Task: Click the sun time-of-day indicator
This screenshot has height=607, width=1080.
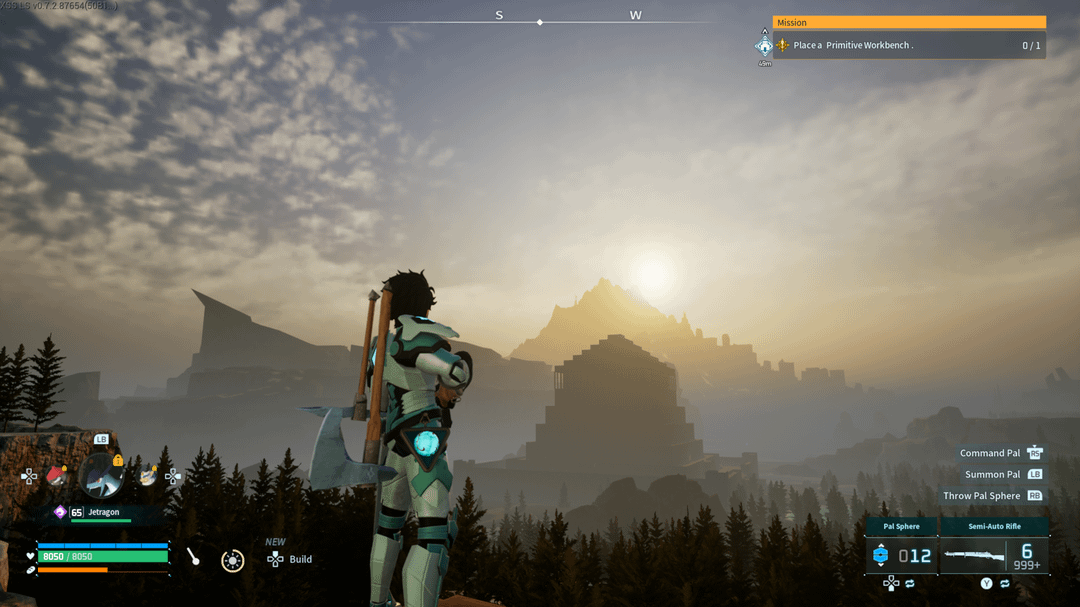Action: (232, 560)
